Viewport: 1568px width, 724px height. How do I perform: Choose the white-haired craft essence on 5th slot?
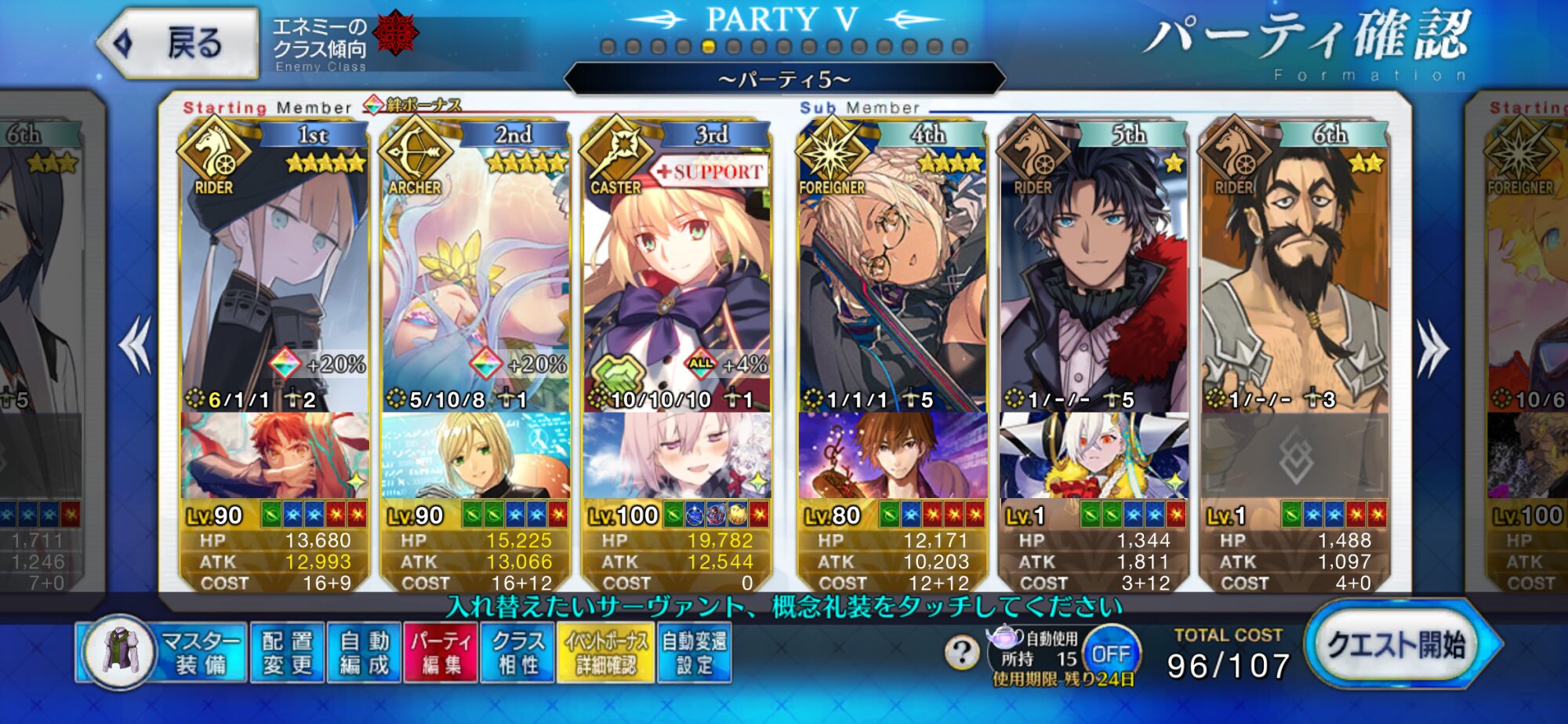point(1093,456)
